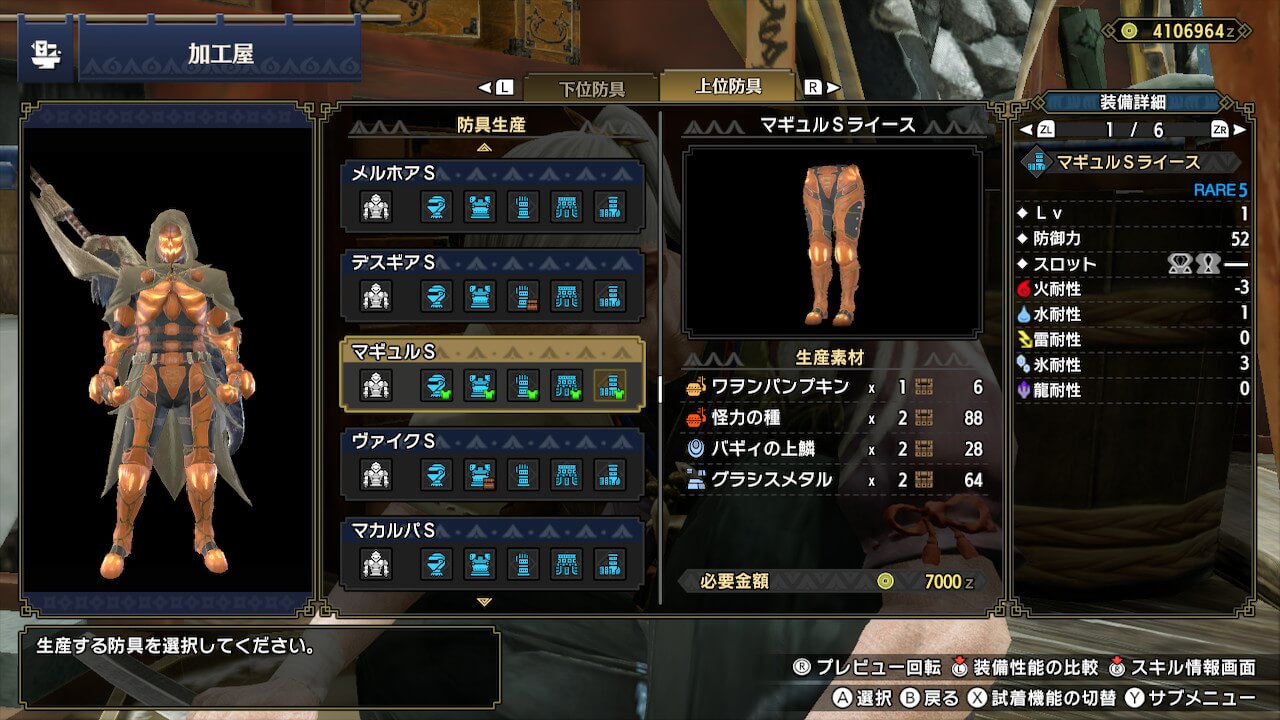This screenshot has width=1280, height=720.
Task: Select the 怪力の種 material row
Action: [834, 418]
